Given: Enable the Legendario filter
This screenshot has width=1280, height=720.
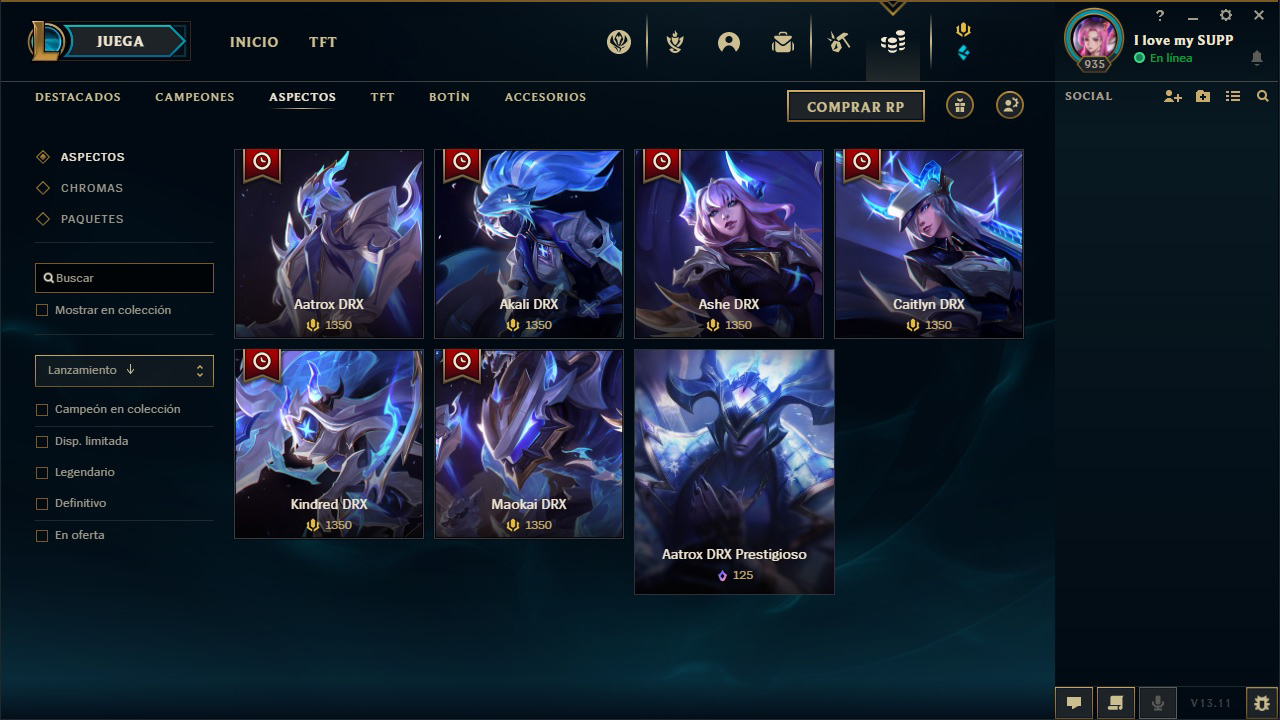Looking at the screenshot, I should pyautogui.click(x=42, y=472).
